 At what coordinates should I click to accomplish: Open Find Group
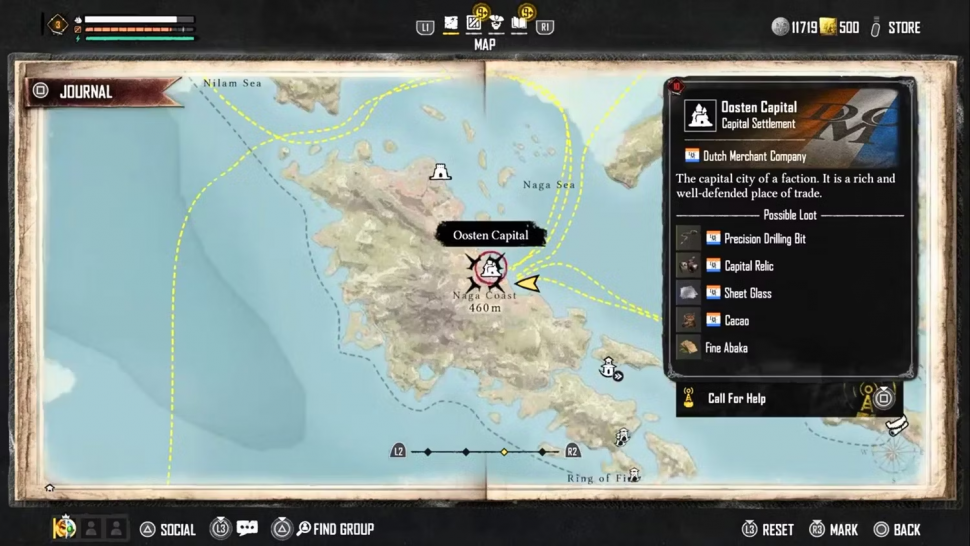pyautogui.click(x=332, y=529)
